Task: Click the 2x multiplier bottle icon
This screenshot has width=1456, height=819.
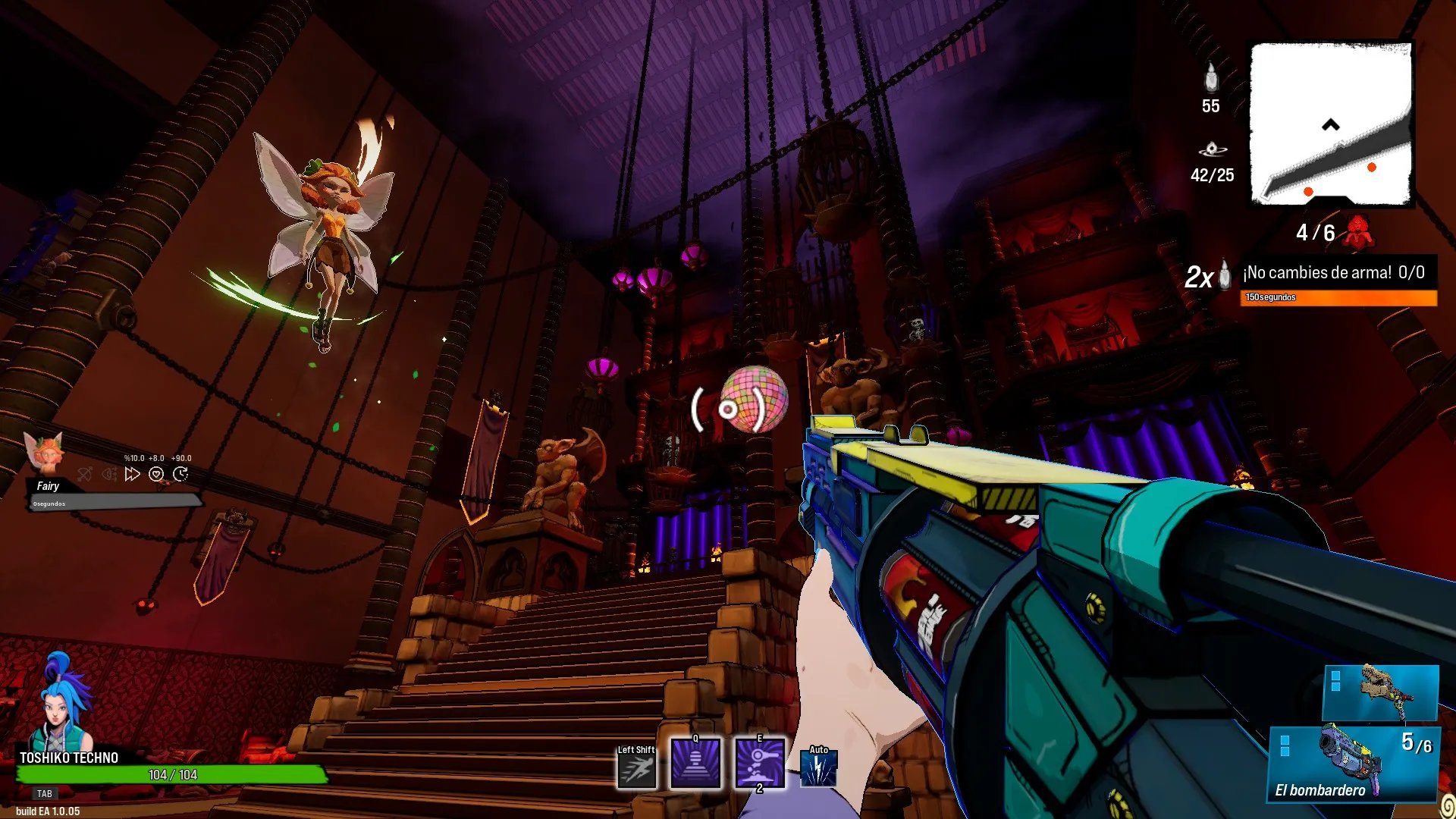Action: (x=1224, y=275)
